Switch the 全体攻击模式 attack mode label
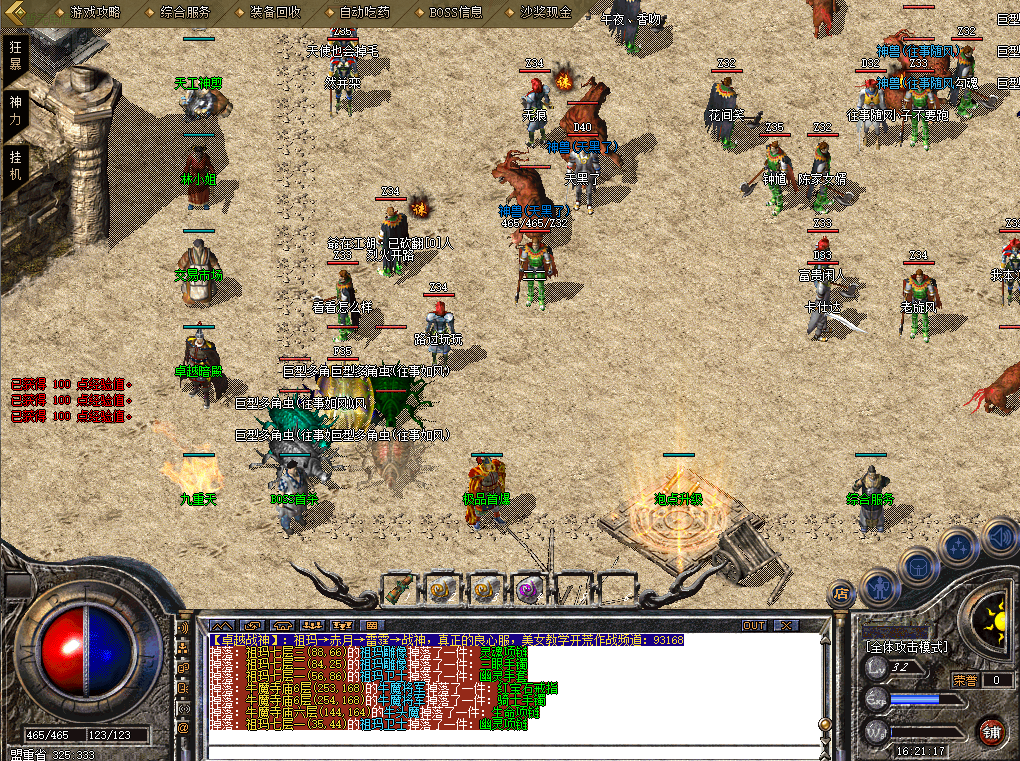 (x=906, y=647)
